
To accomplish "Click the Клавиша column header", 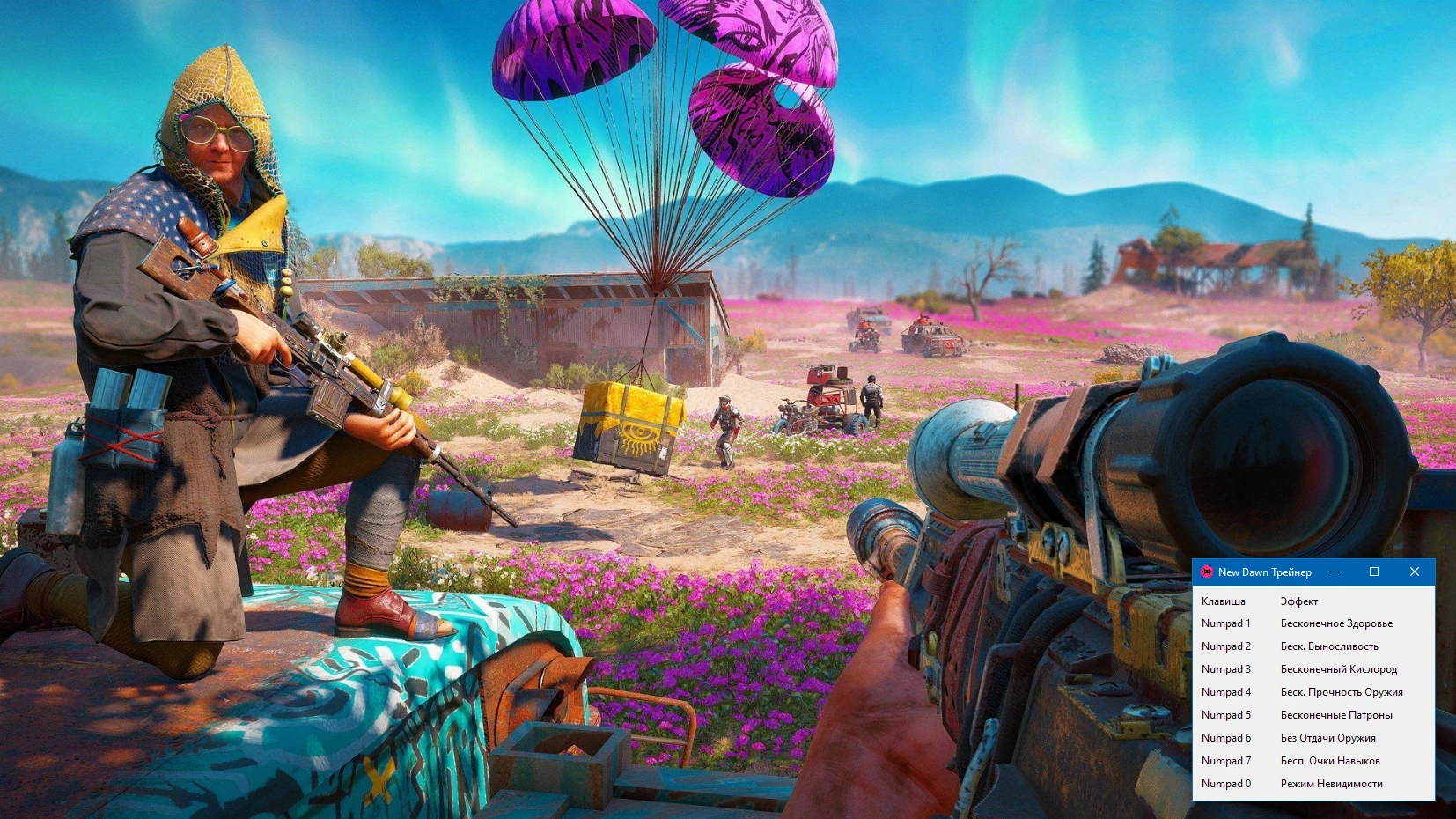I will [1224, 601].
